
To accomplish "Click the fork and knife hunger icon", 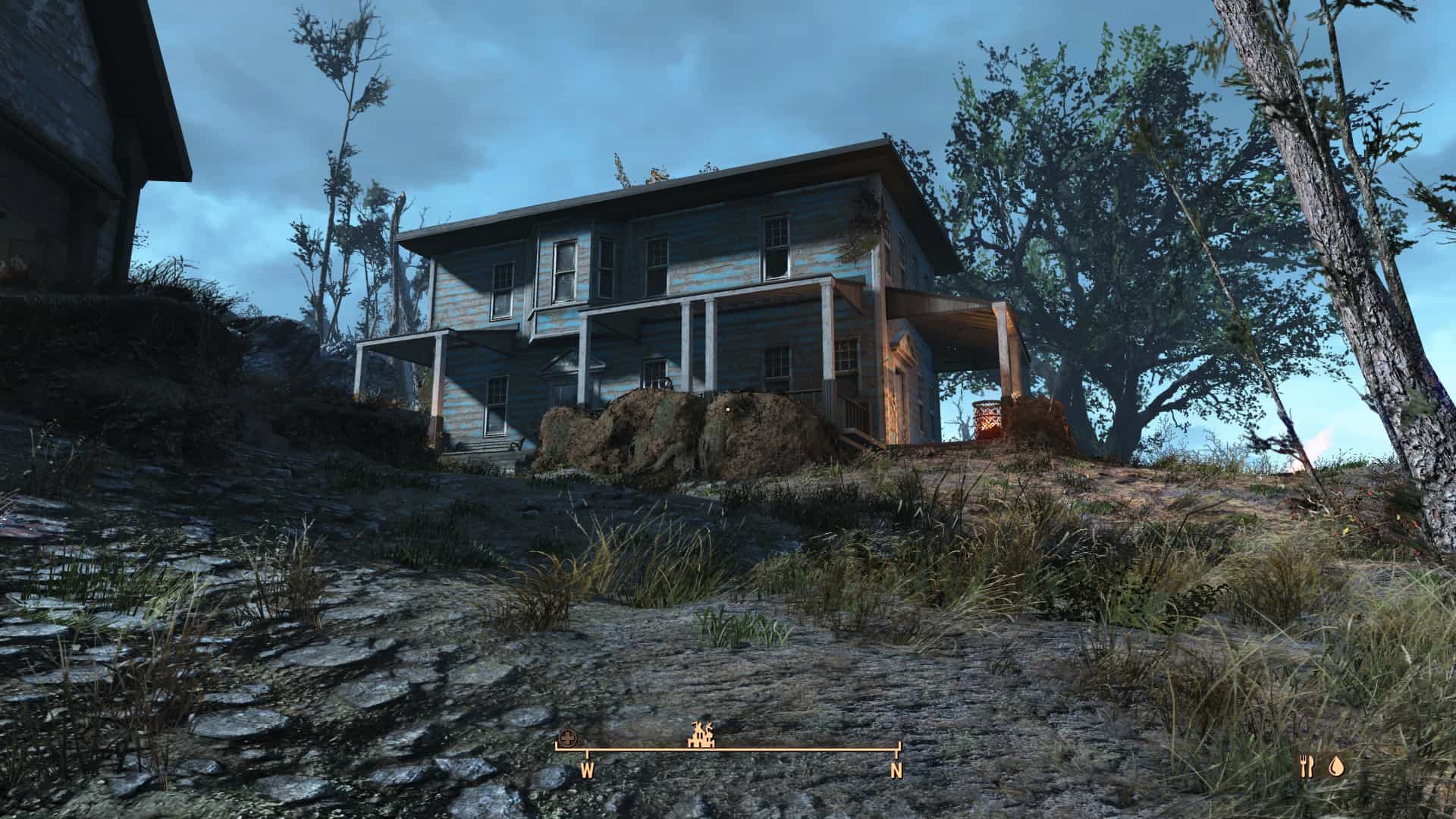I will [x=1306, y=767].
